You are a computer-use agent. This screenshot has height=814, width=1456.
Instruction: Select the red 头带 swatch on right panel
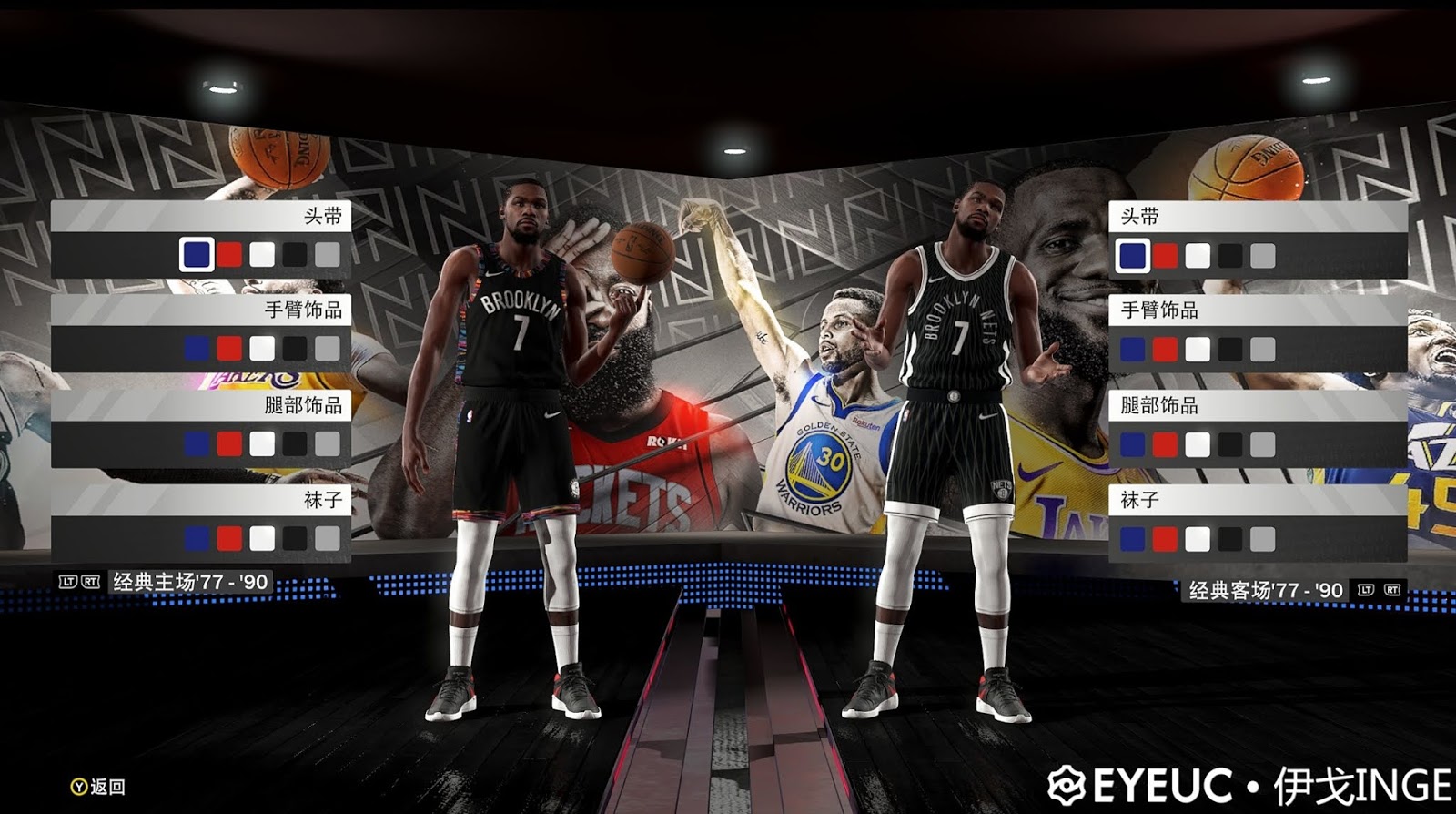coord(1164,256)
